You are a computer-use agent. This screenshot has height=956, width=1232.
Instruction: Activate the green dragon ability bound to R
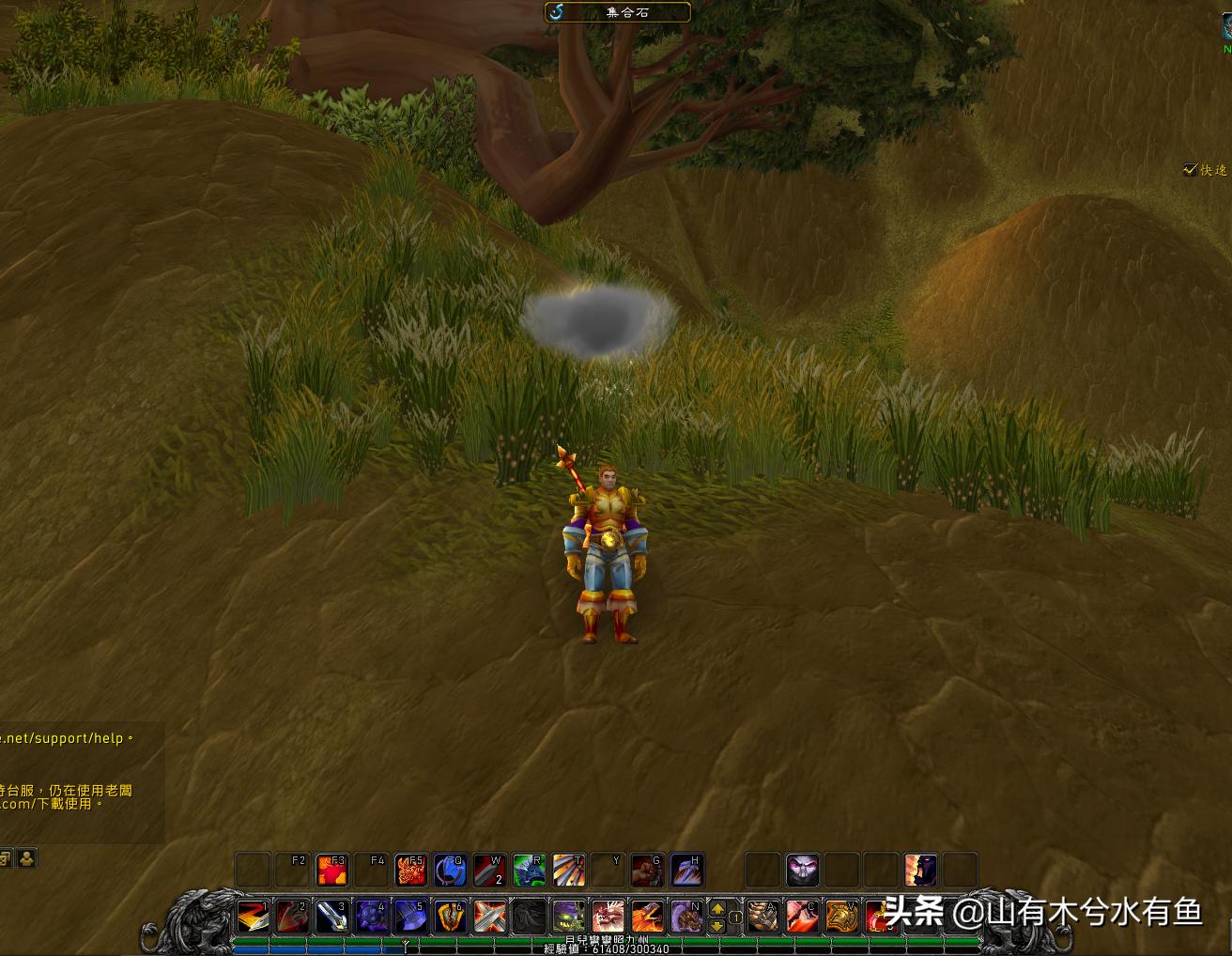529,871
